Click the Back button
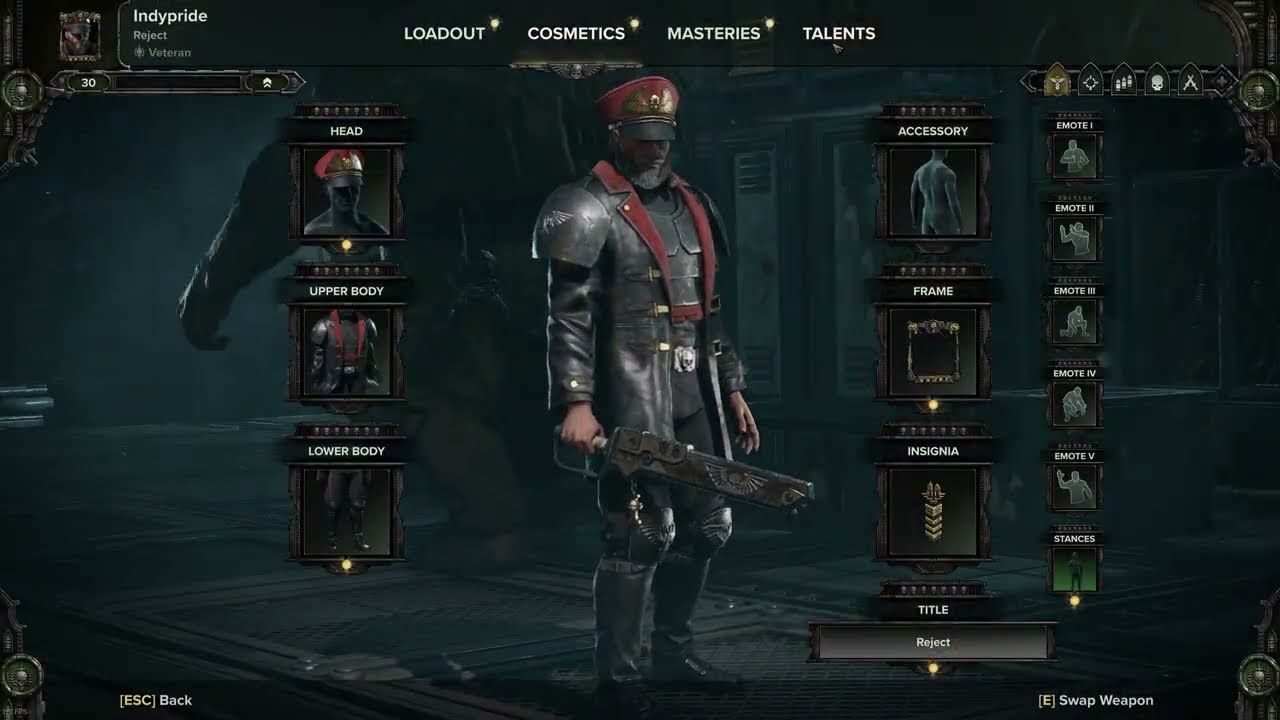This screenshot has height=720, width=1280. 156,700
